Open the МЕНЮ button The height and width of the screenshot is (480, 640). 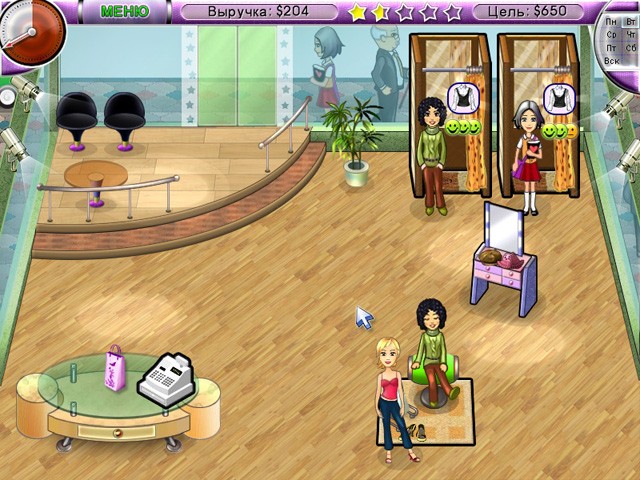(125, 12)
